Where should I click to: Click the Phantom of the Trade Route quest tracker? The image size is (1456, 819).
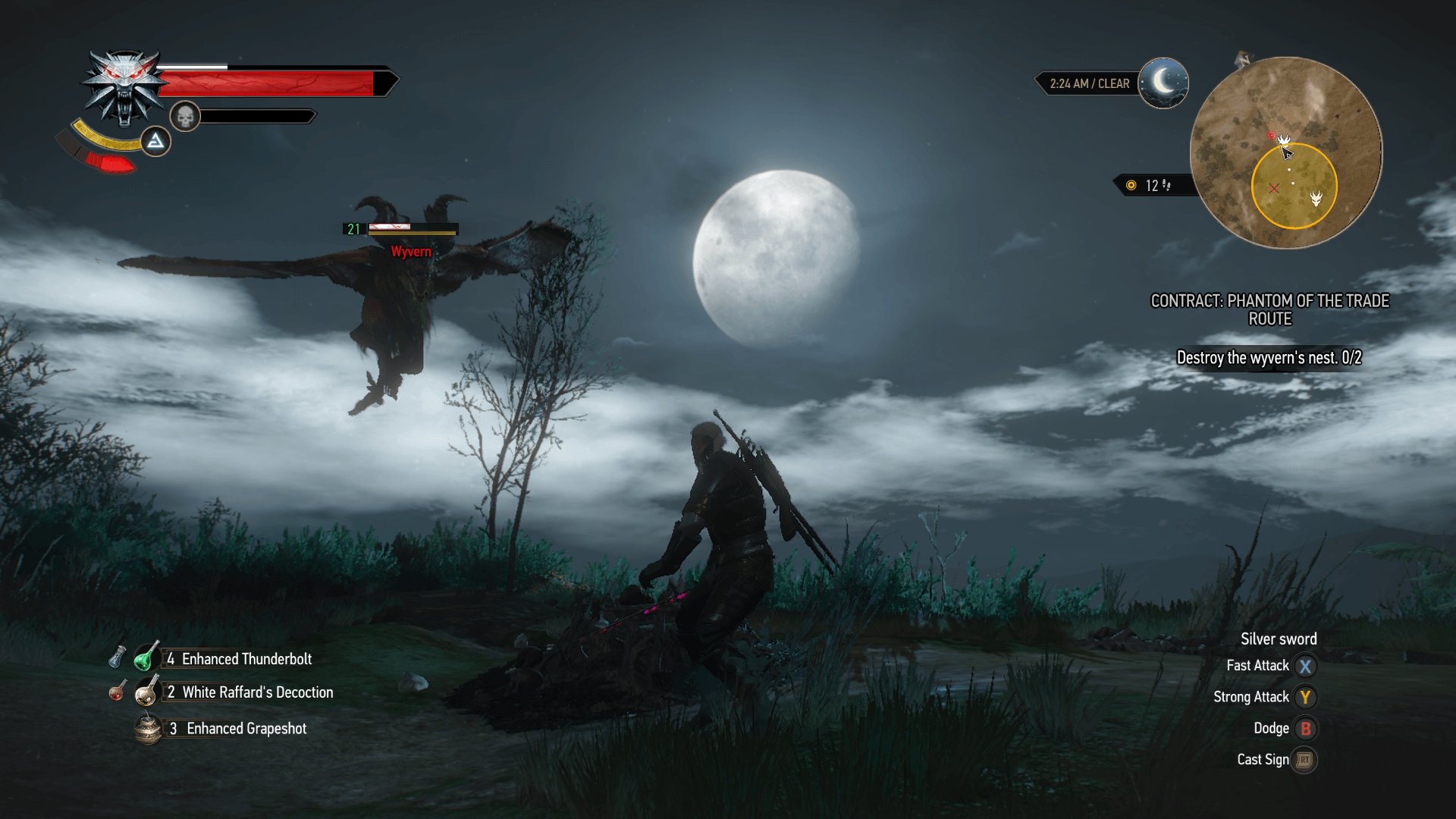[1269, 309]
